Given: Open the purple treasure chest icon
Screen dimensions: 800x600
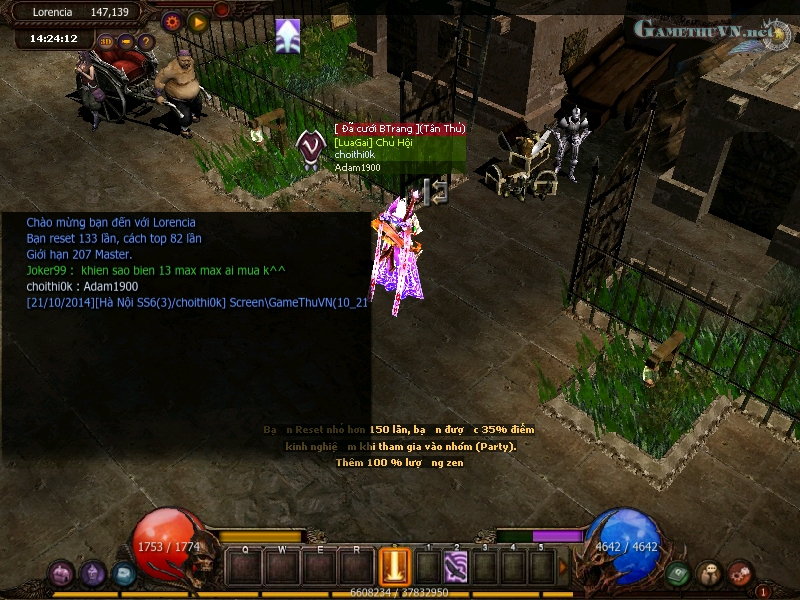Looking at the screenshot, I should (x=61, y=574).
